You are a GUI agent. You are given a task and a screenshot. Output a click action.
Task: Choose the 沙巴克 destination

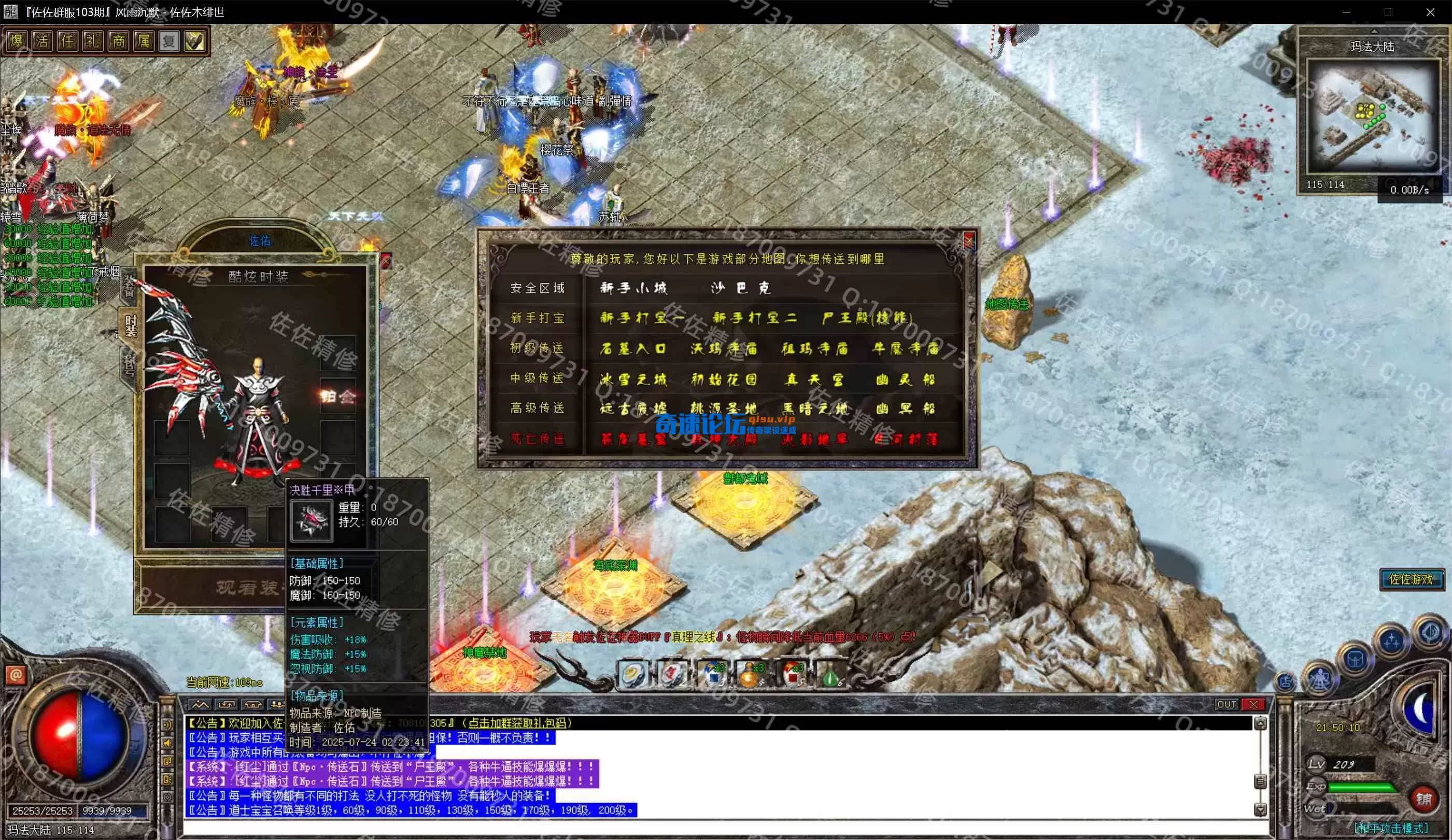[740, 288]
